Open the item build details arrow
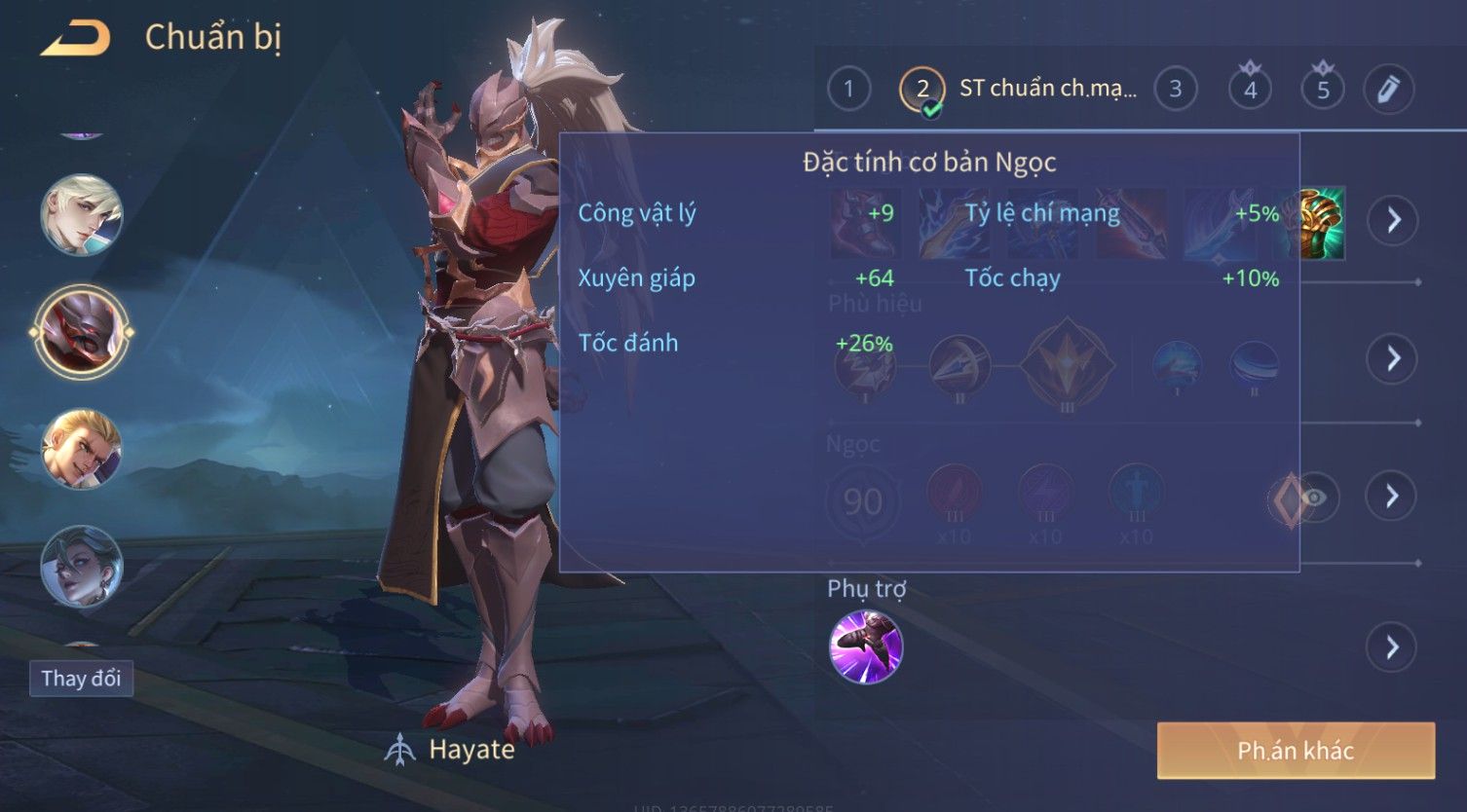Screen dimensions: 1467x812 [1392, 220]
